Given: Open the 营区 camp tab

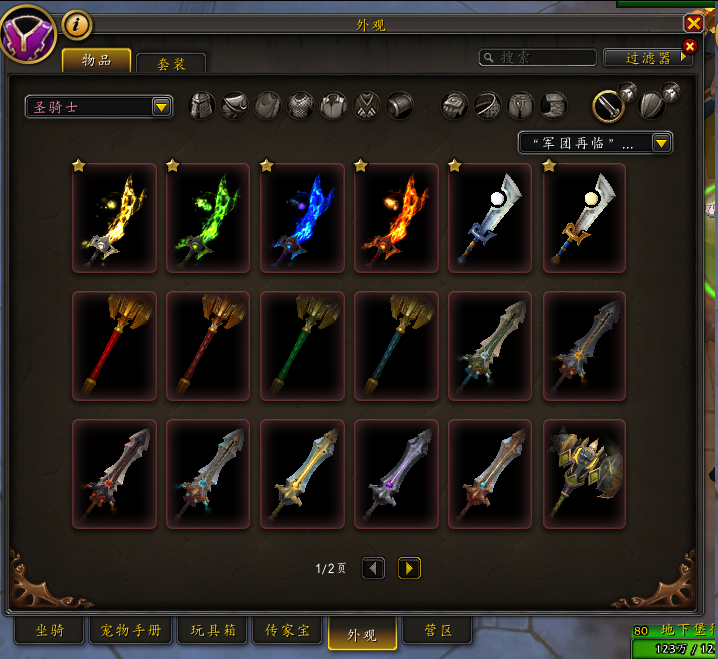Looking at the screenshot, I should click(439, 631).
